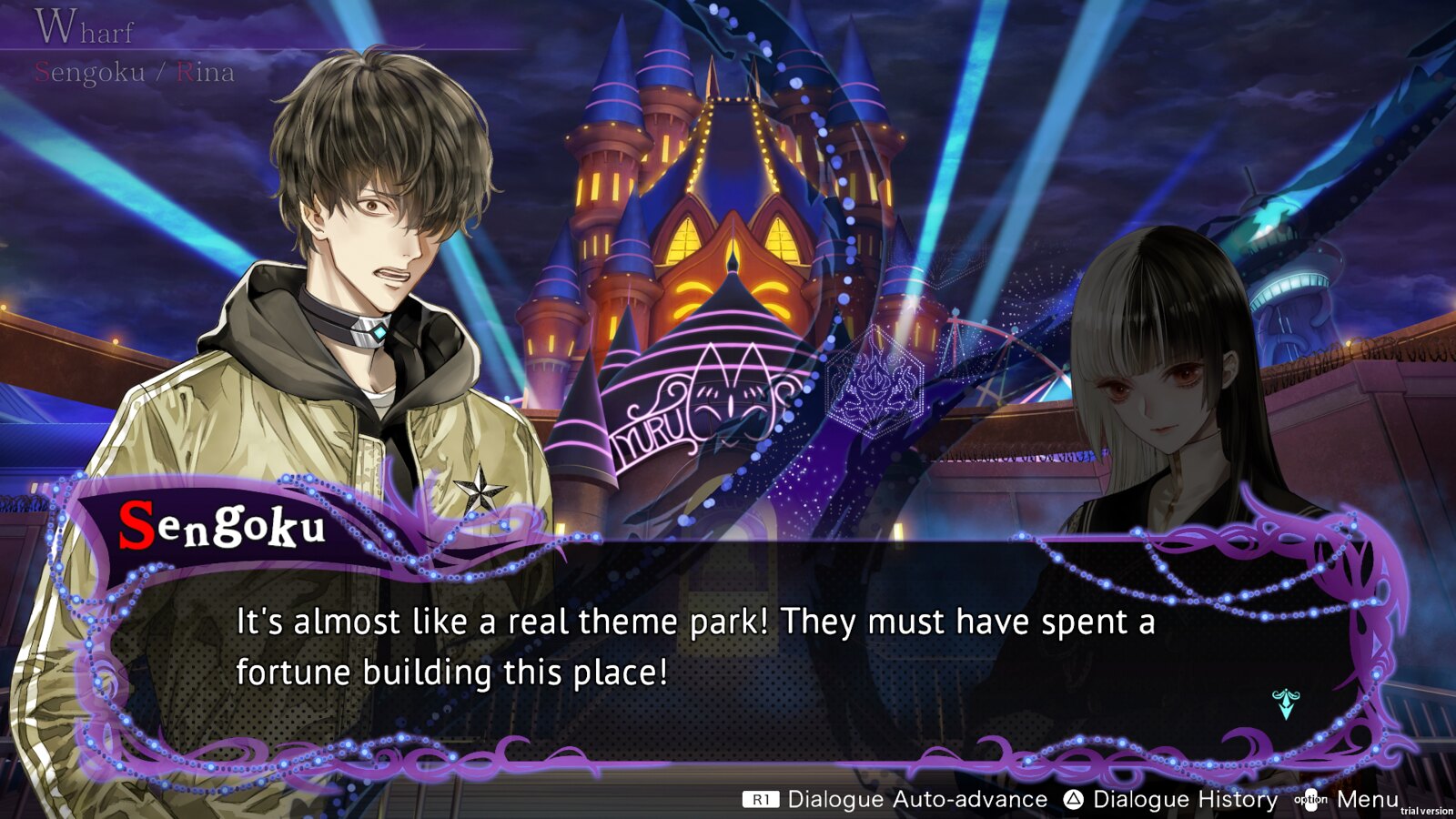1456x819 pixels.
Task: Click the teal continue arrow in the dialogue box
Action: pos(1285,703)
